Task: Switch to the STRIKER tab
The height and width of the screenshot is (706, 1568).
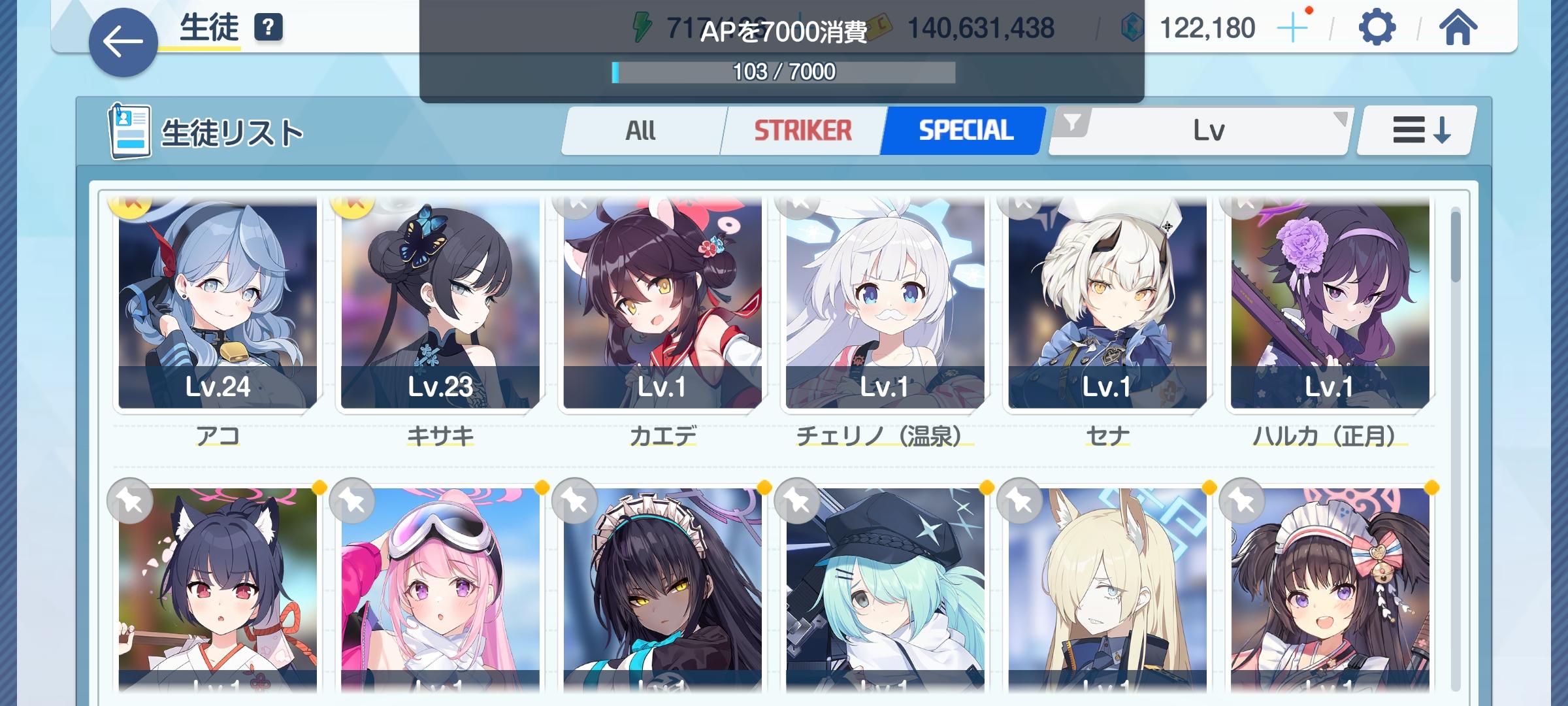Action: click(804, 129)
